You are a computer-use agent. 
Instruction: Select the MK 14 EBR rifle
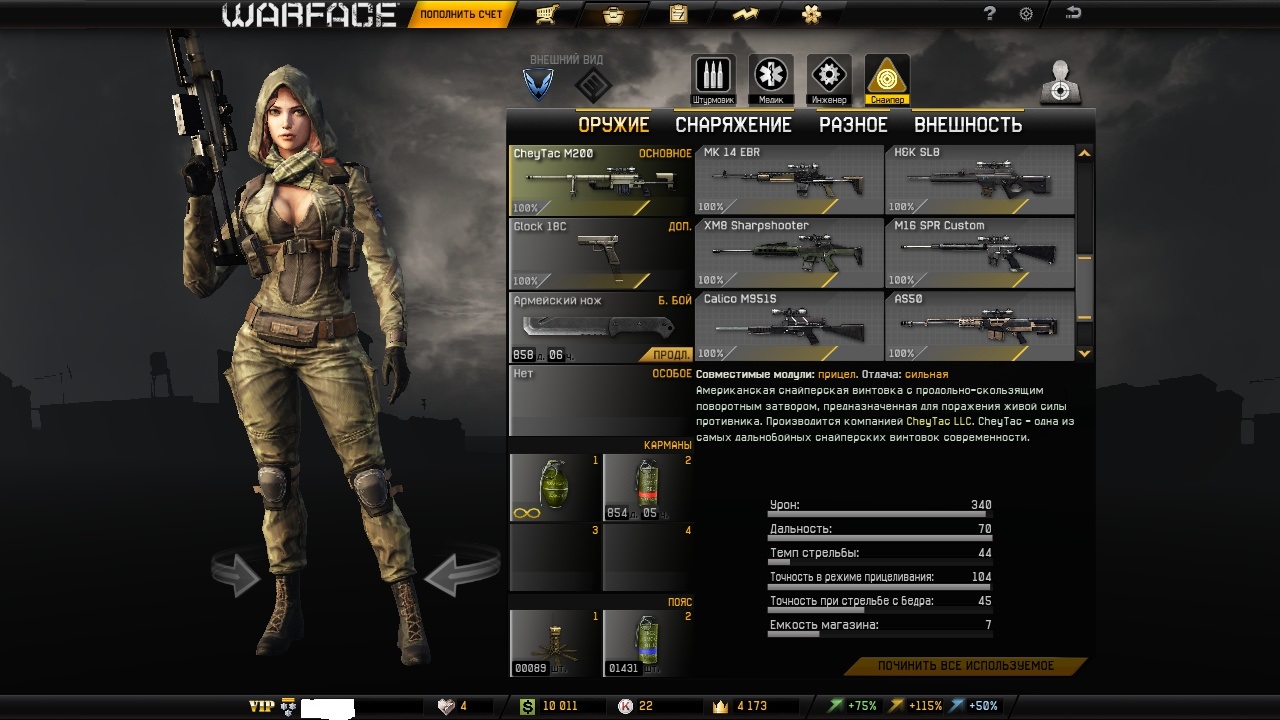tap(789, 180)
